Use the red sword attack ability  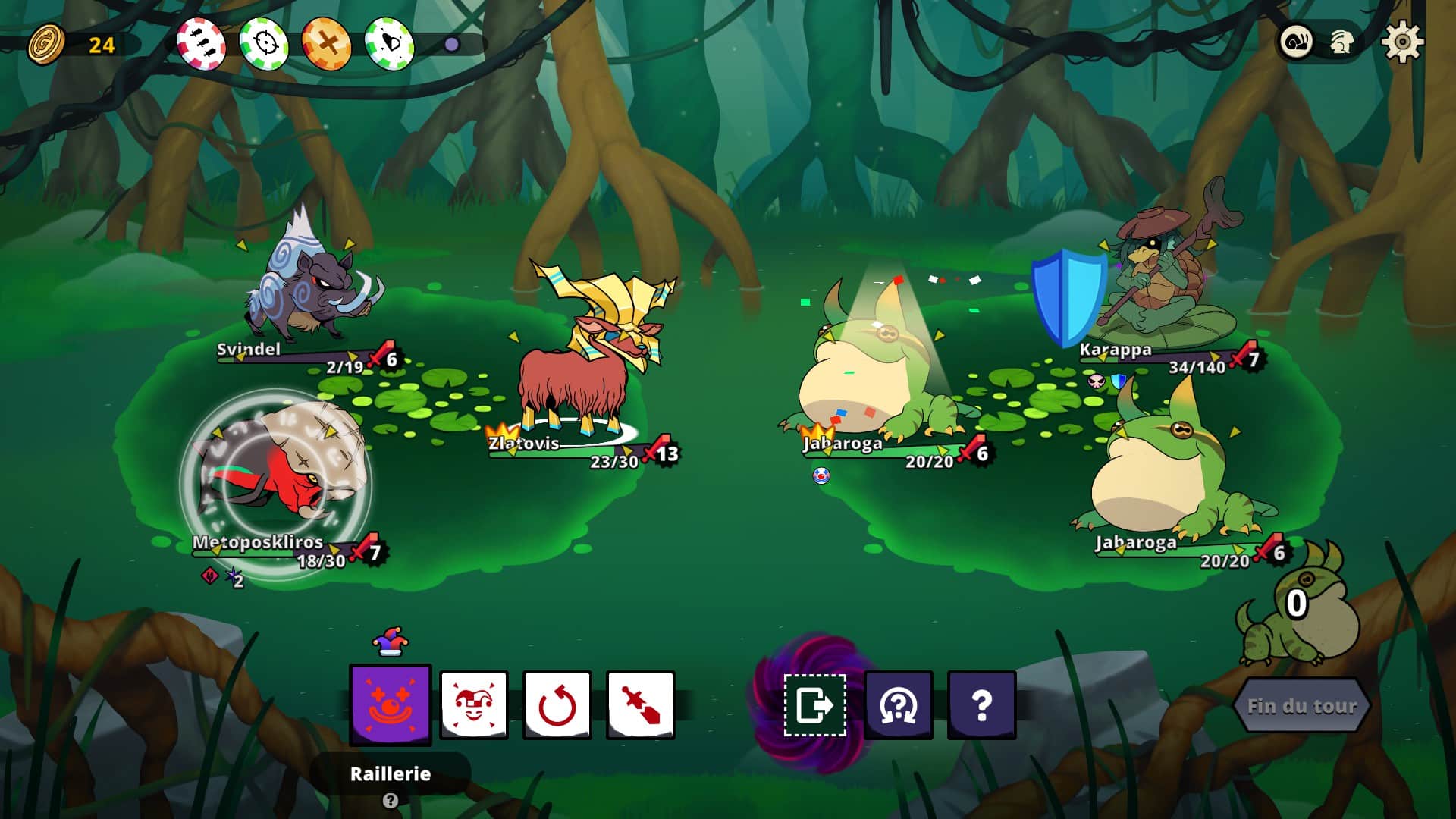(641, 704)
